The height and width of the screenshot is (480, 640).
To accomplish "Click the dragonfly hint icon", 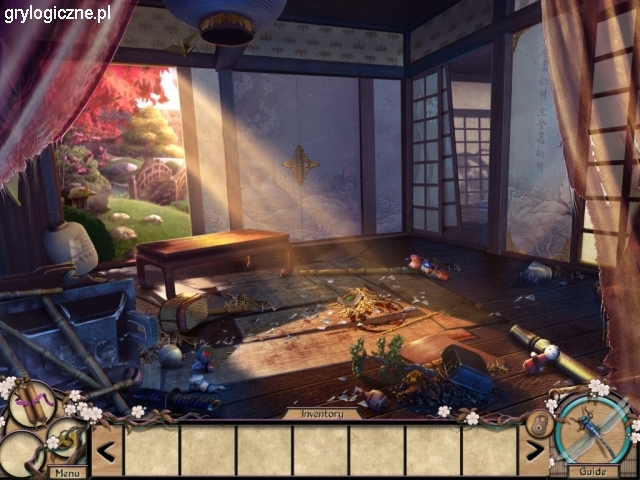I will tap(593, 427).
